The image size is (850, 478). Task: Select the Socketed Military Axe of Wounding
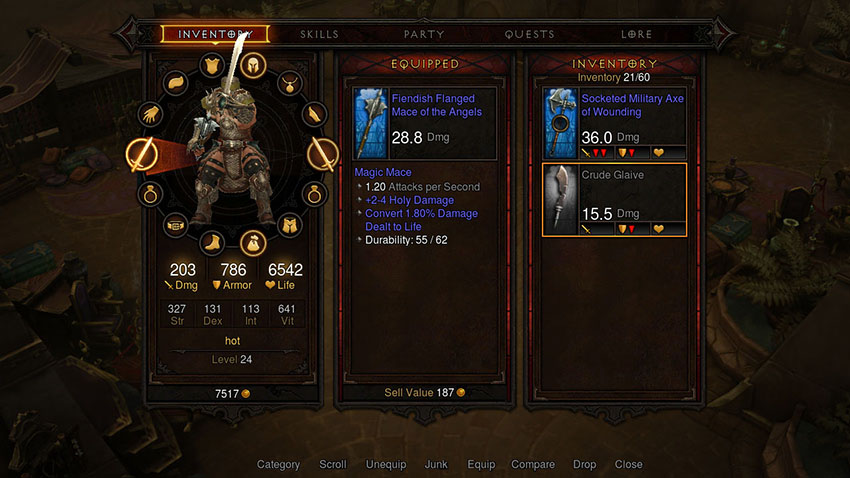click(614, 123)
